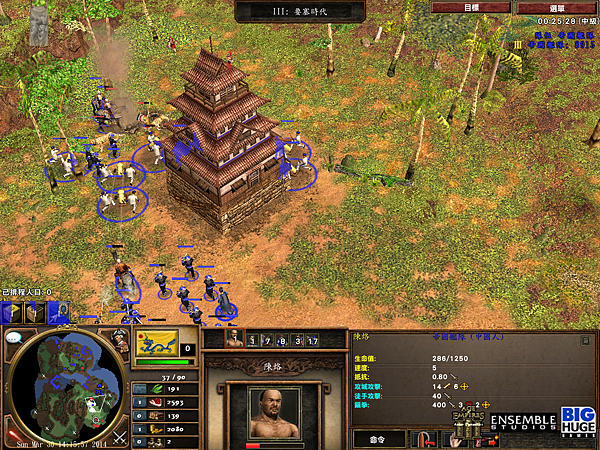Open the chat speech bubble
This screenshot has height=450, width=600.
tap(13, 337)
